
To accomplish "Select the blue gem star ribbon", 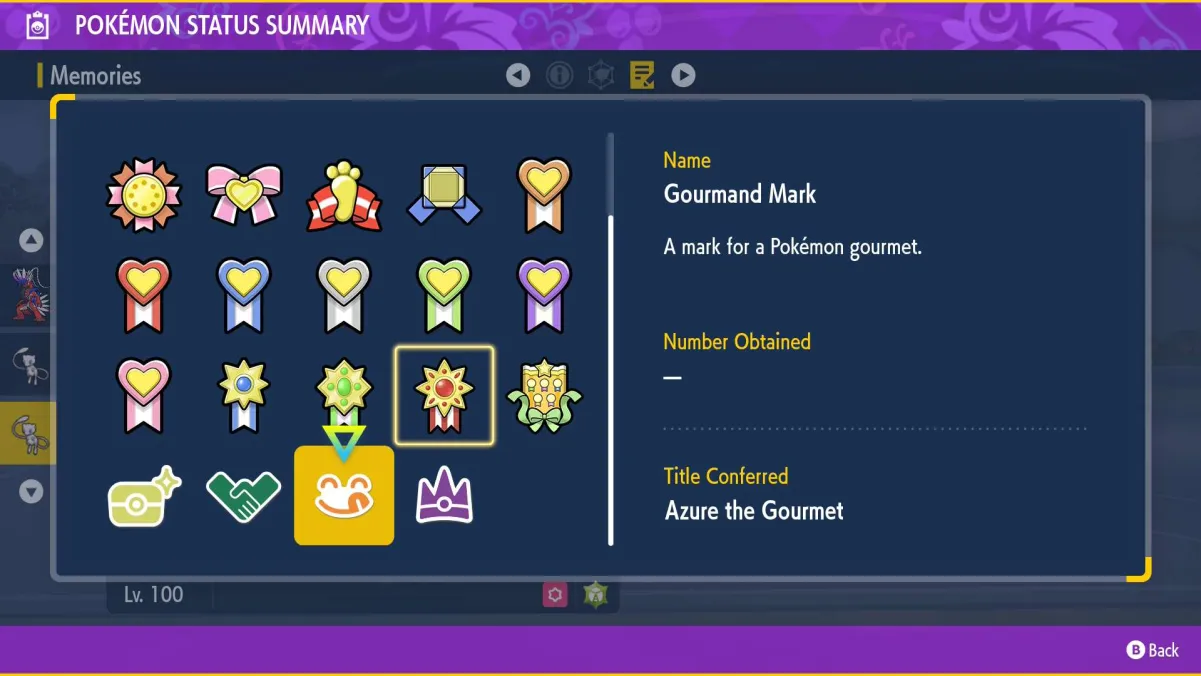I will [244, 395].
